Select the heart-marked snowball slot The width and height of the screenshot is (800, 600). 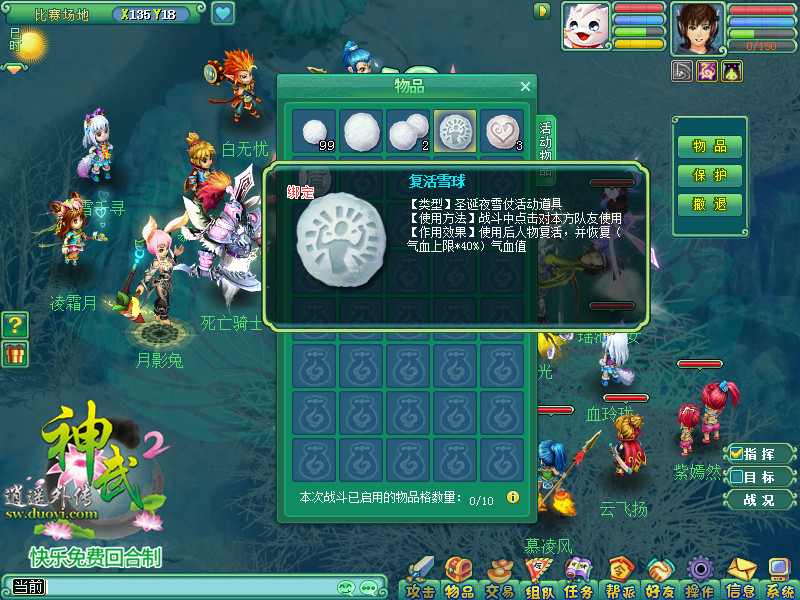[x=502, y=131]
